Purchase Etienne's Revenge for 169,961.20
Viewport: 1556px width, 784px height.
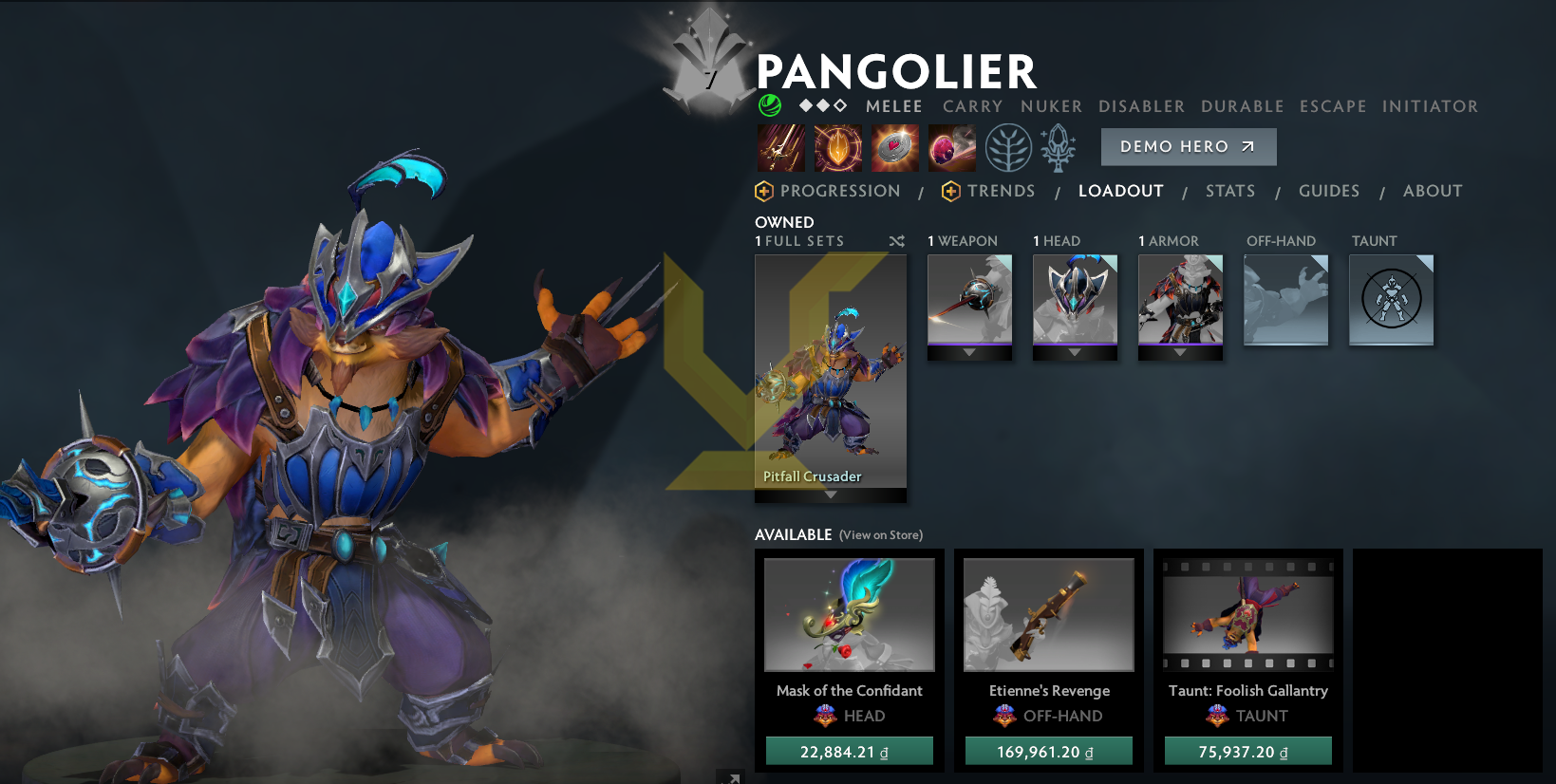pyautogui.click(x=1048, y=752)
